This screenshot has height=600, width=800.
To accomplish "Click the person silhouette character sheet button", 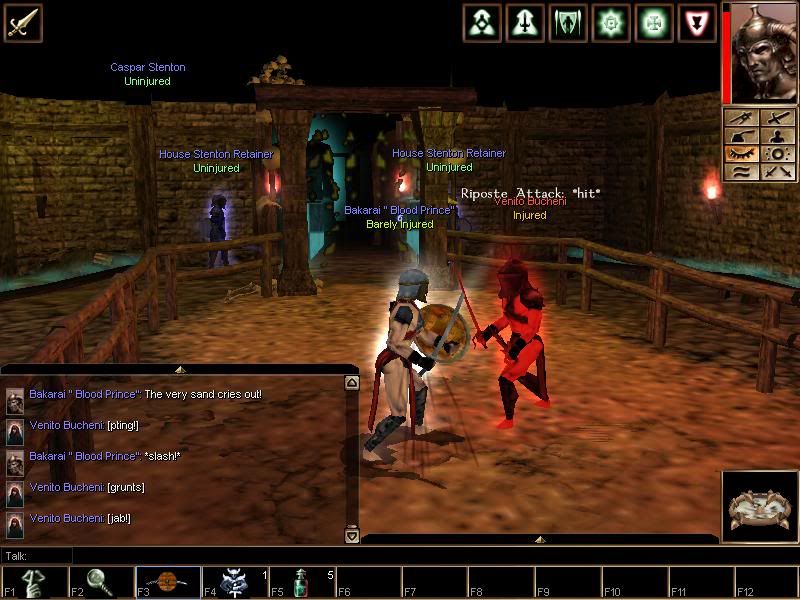I will pyautogui.click(x=776, y=136).
